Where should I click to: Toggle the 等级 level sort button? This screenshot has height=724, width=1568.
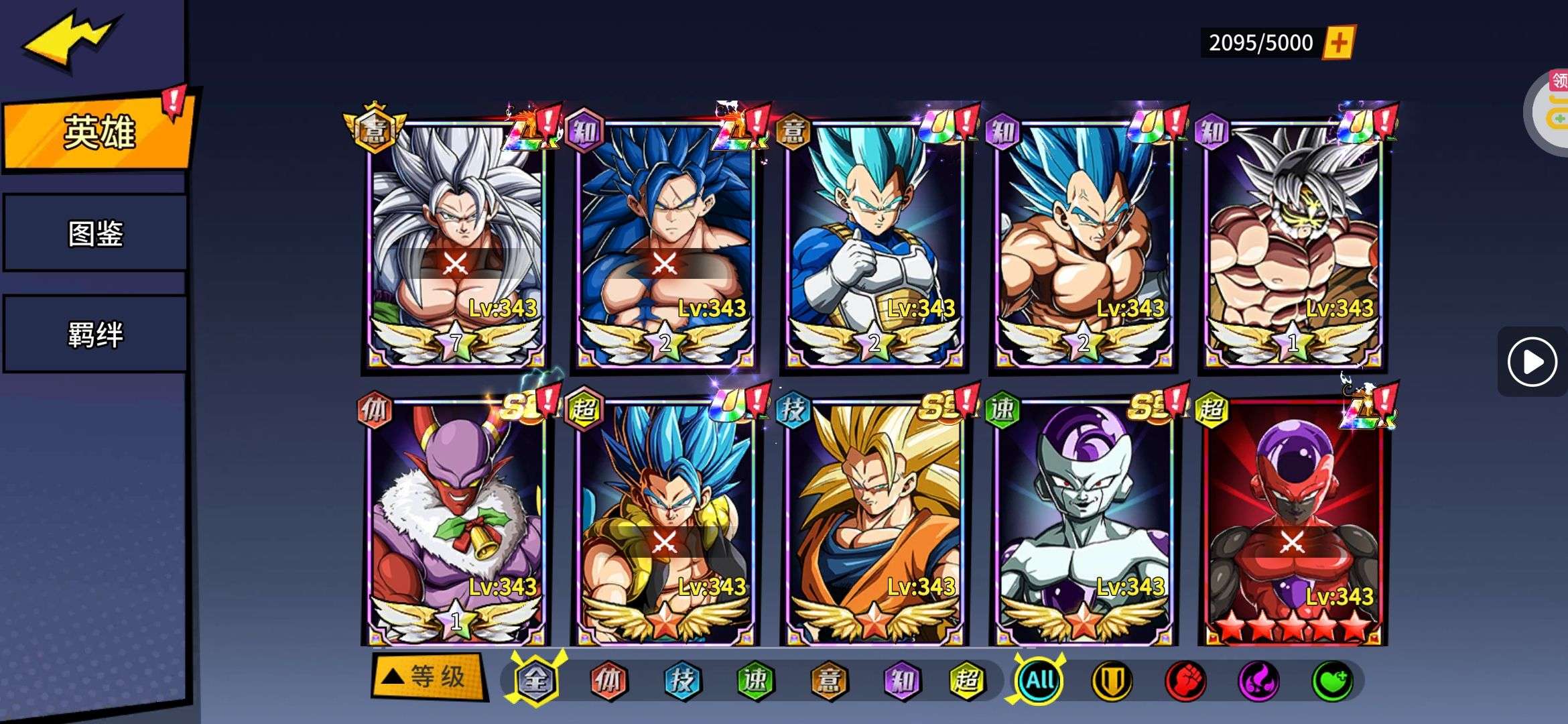(x=430, y=677)
